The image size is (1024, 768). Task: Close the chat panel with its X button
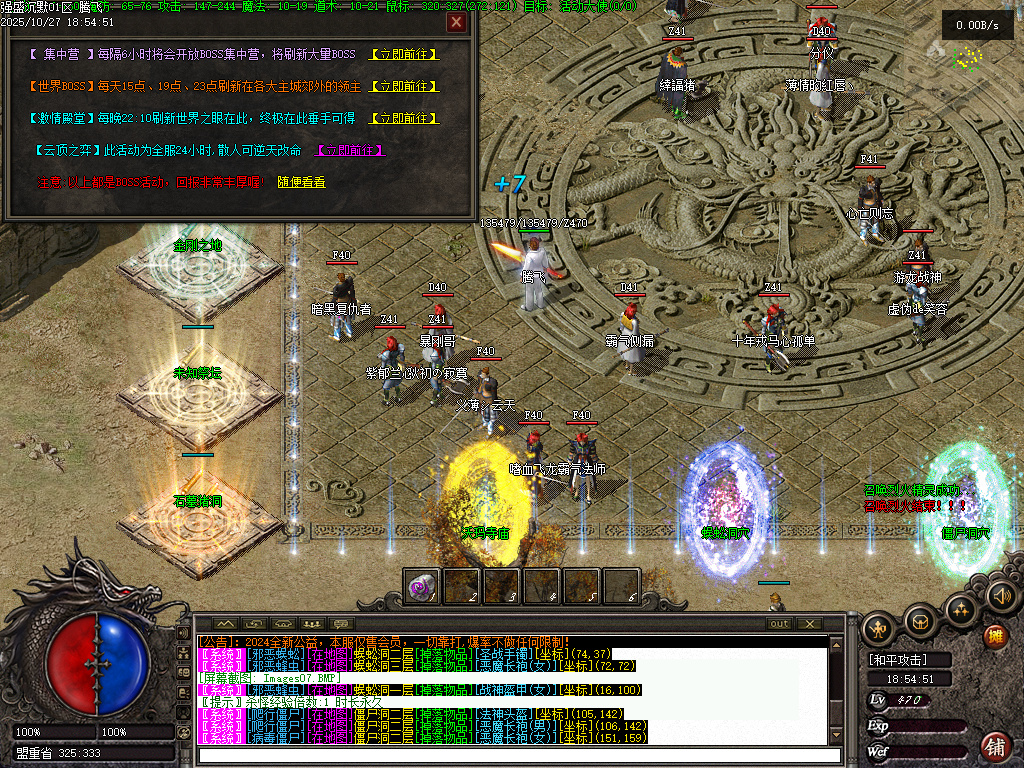[808, 624]
